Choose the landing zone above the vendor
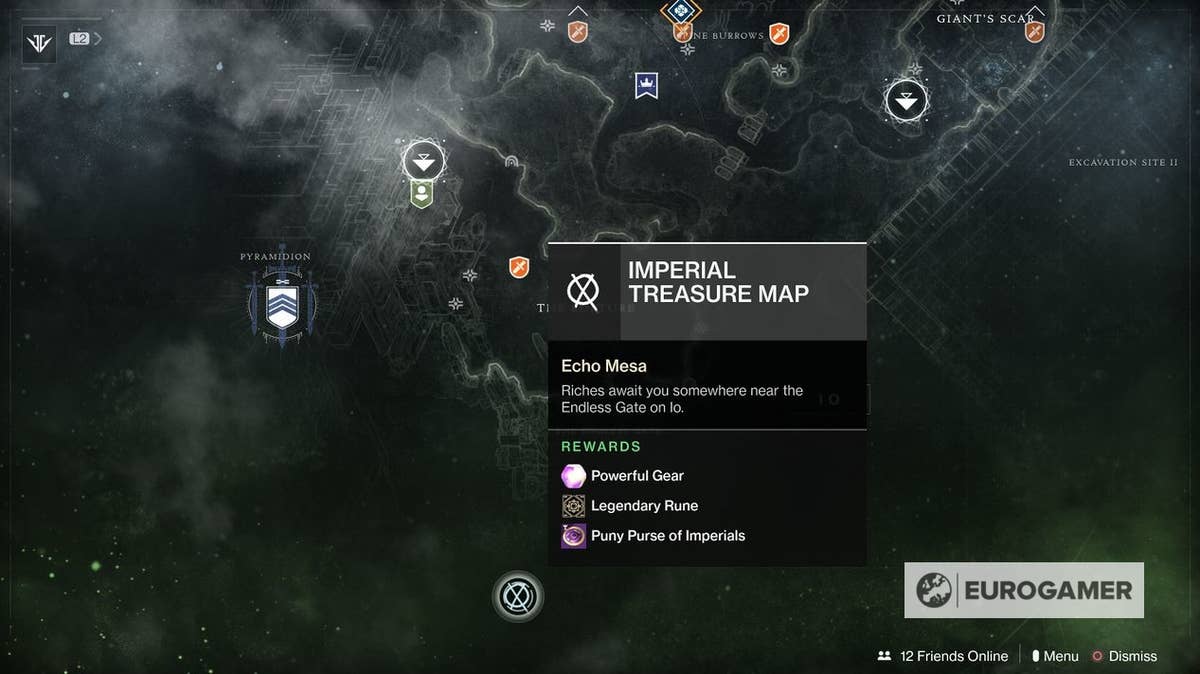Image resolution: width=1200 pixels, height=674 pixels. click(424, 160)
